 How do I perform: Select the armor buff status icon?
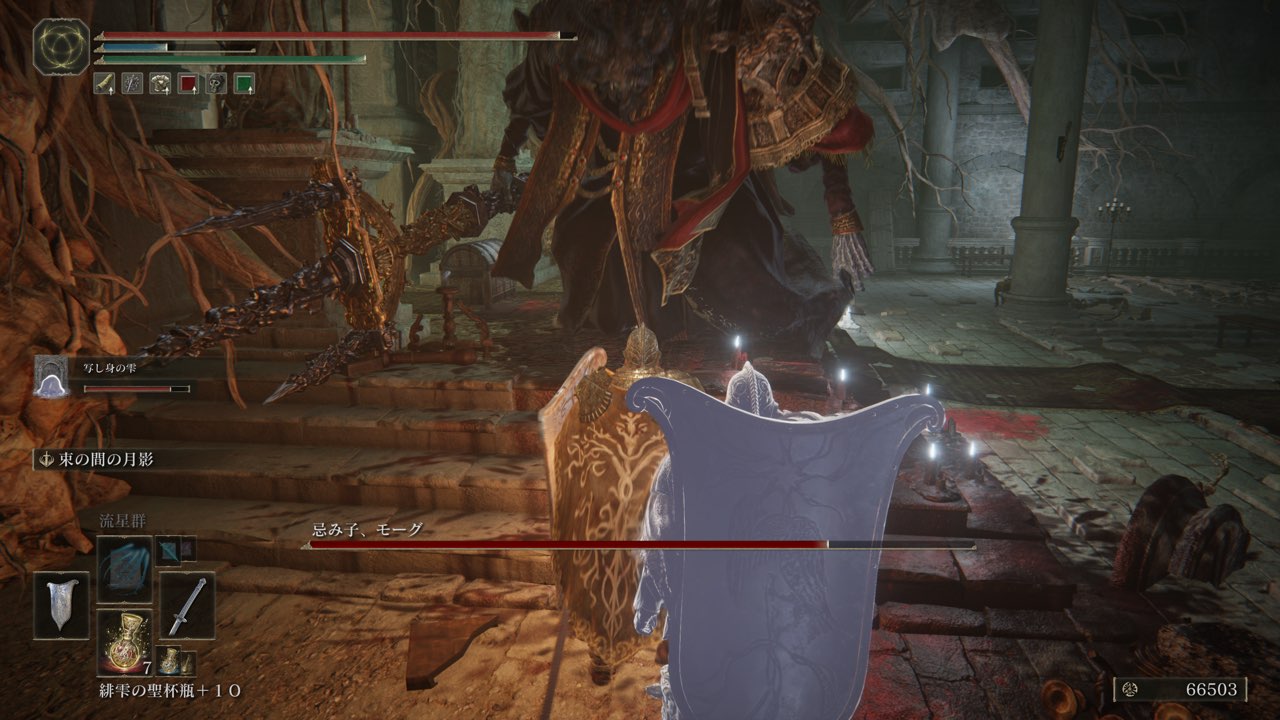(x=160, y=84)
